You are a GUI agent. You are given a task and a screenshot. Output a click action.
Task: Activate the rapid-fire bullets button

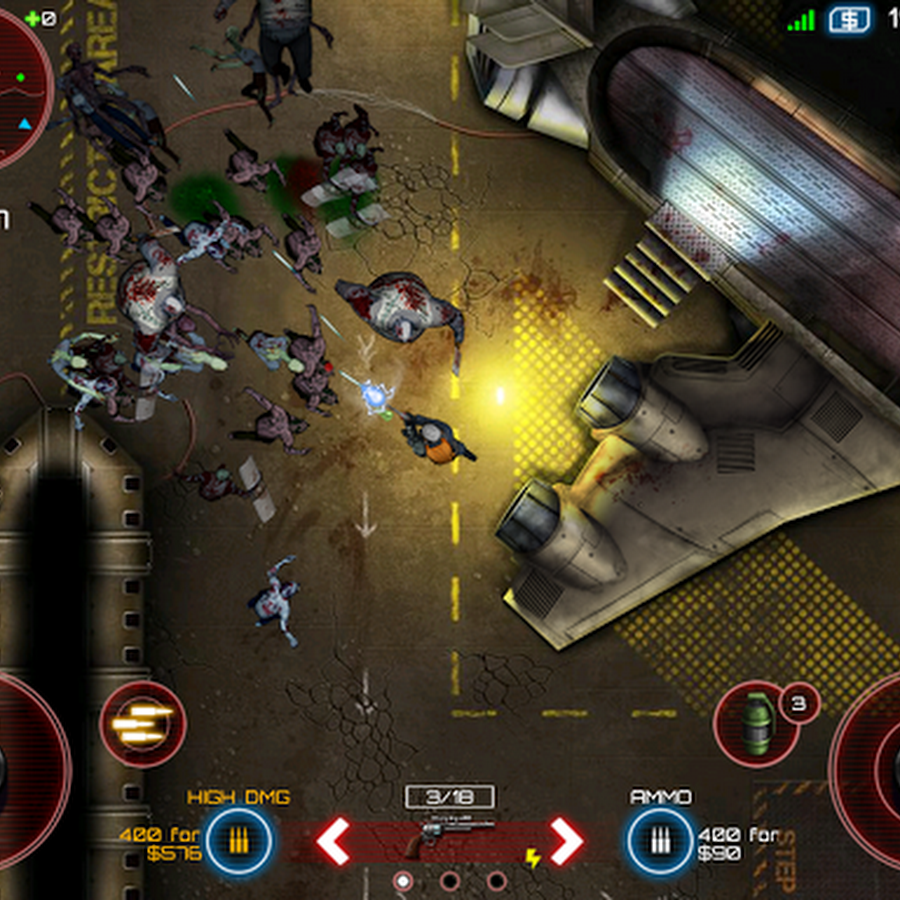tap(142, 723)
